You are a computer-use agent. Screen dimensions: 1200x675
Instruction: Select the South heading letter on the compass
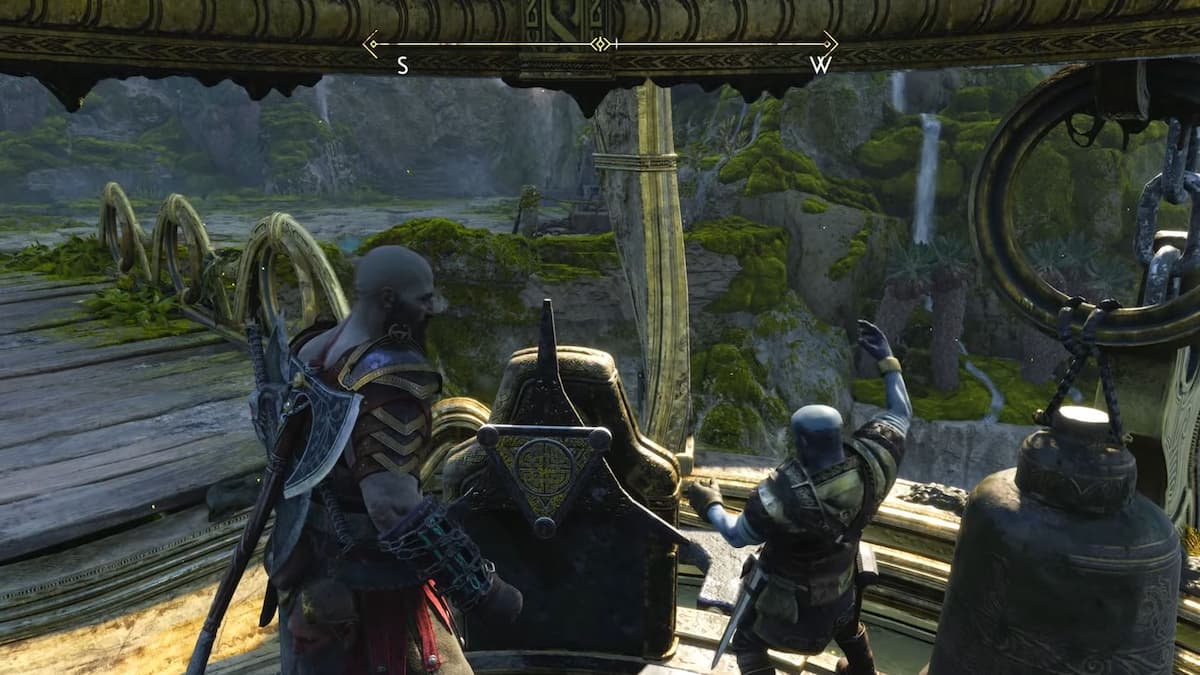[402, 66]
